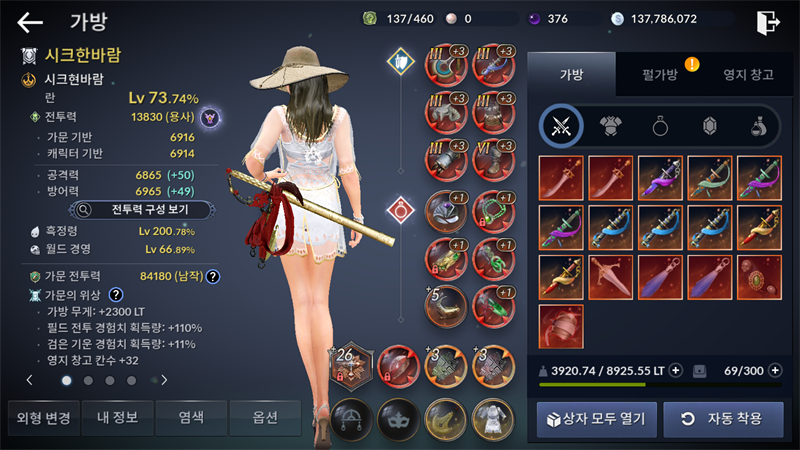The width and height of the screenshot is (800, 450).
Task: Choose the crossed swords weapon filter
Action: [562, 125]
